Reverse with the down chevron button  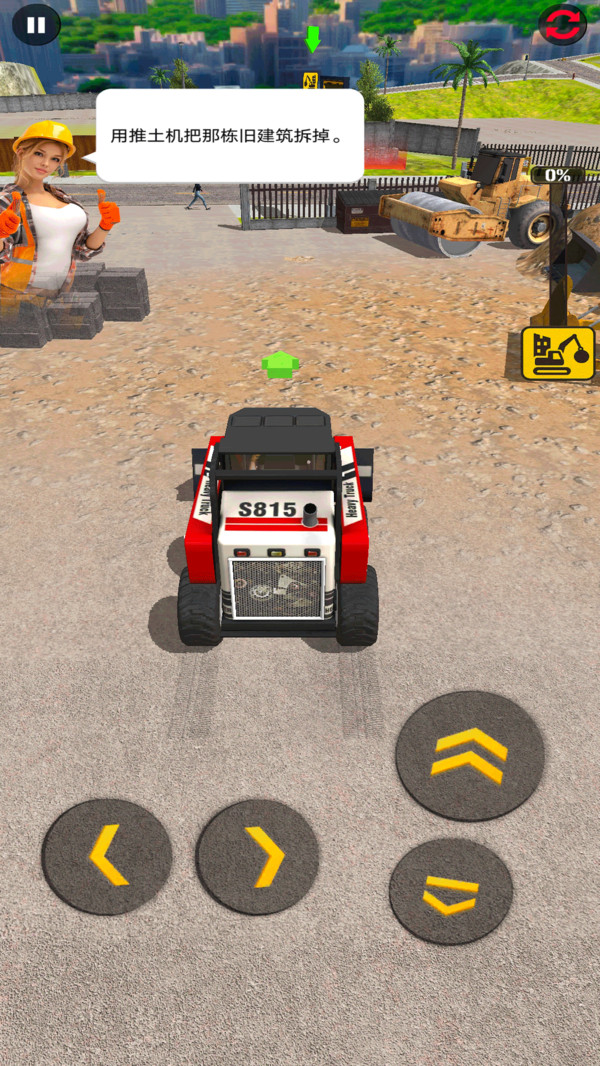(x=450, y=891)
